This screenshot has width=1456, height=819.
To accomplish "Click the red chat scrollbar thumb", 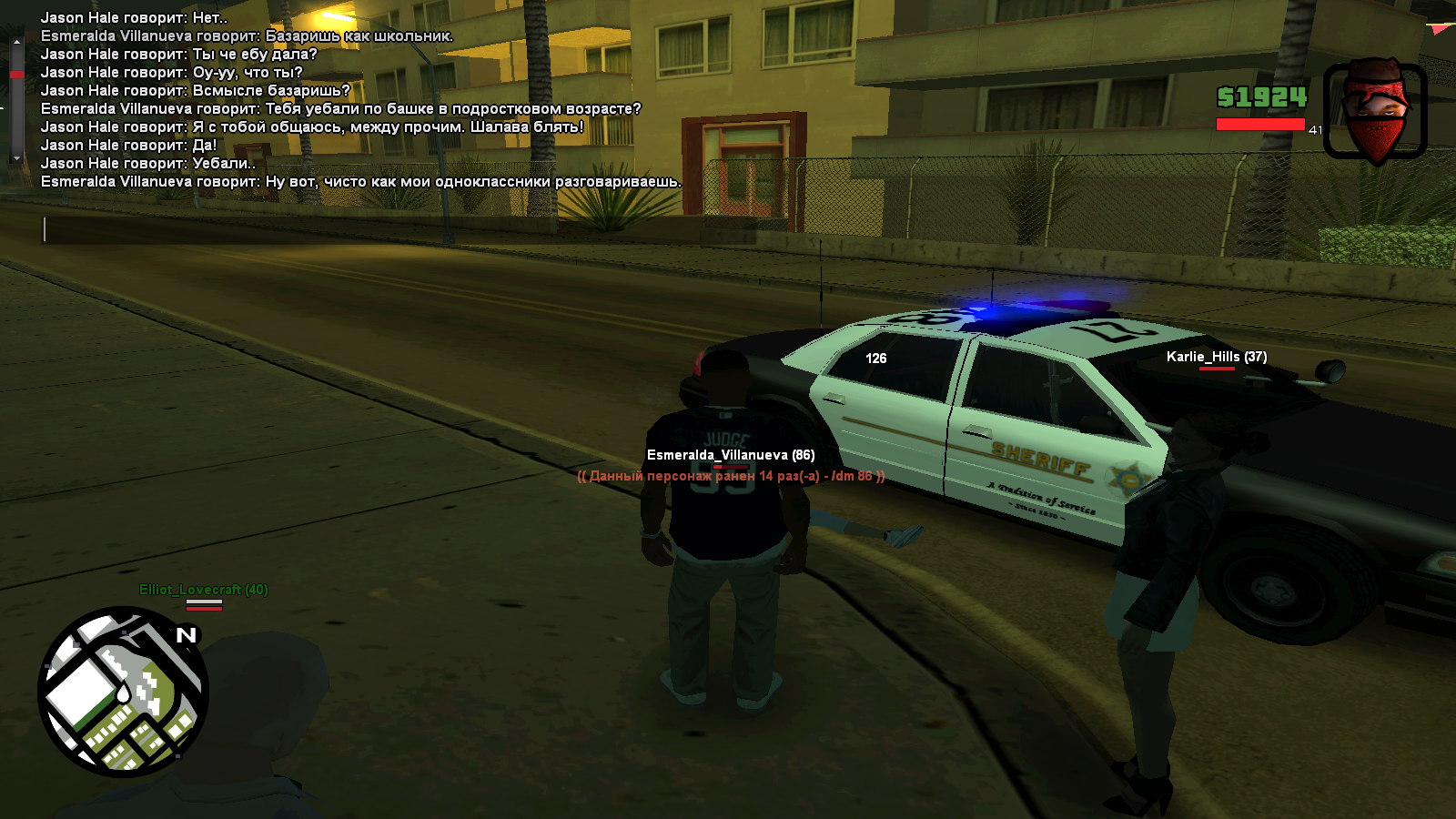I will click(16, 74).
